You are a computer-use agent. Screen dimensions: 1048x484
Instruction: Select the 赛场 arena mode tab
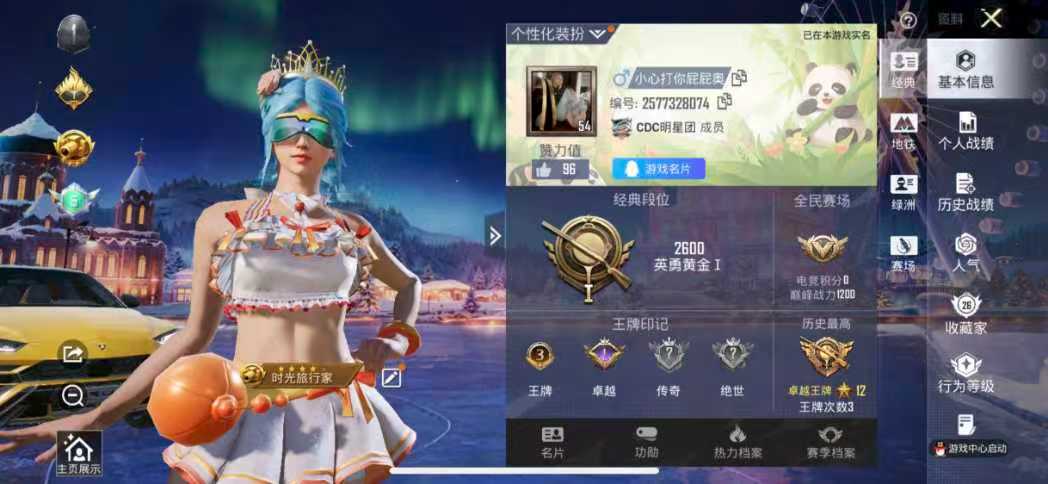coord(903,253)
